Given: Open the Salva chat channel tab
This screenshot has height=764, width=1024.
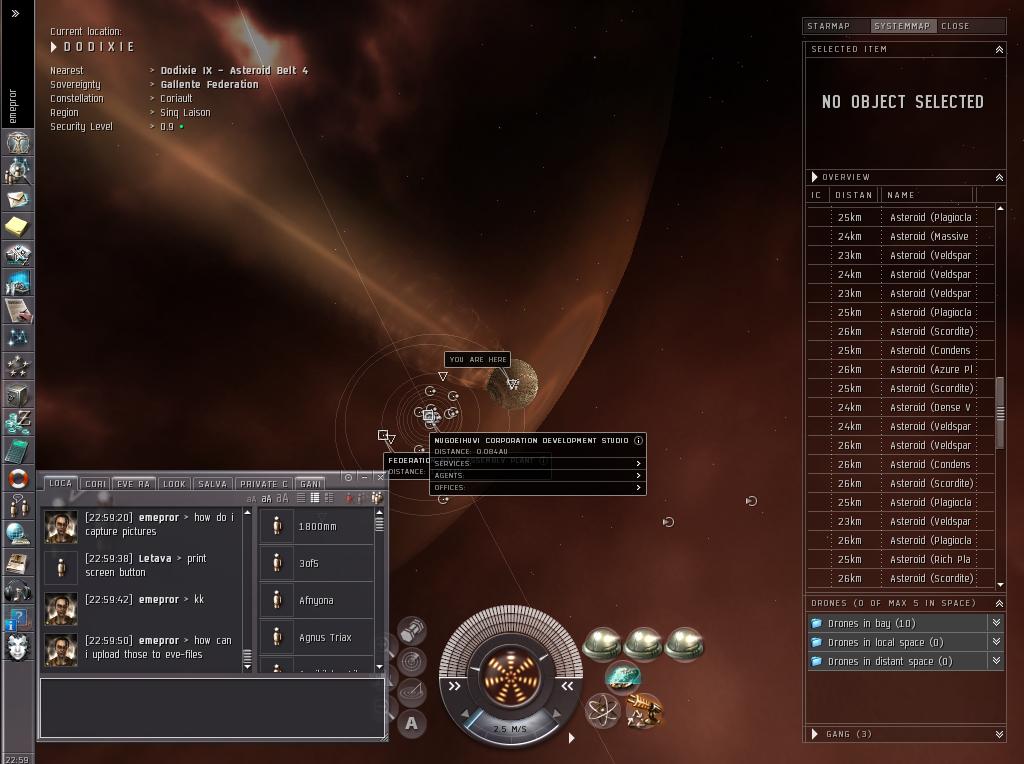Looking at the screenshot, I should click(x=212, y=484).
